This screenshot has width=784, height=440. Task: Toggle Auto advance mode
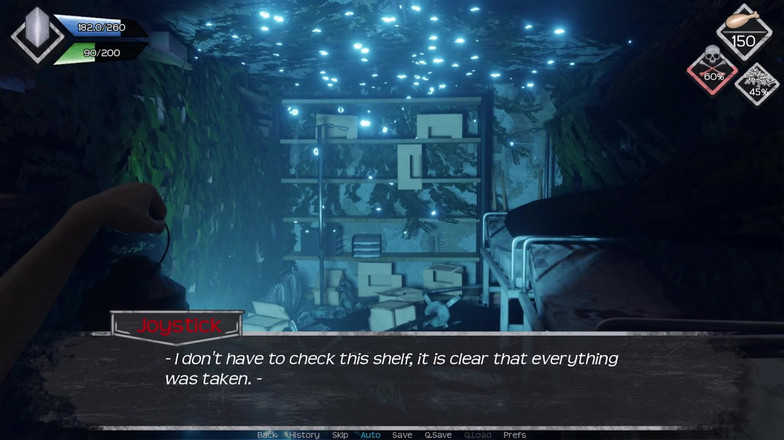click(x=370, y=435)
